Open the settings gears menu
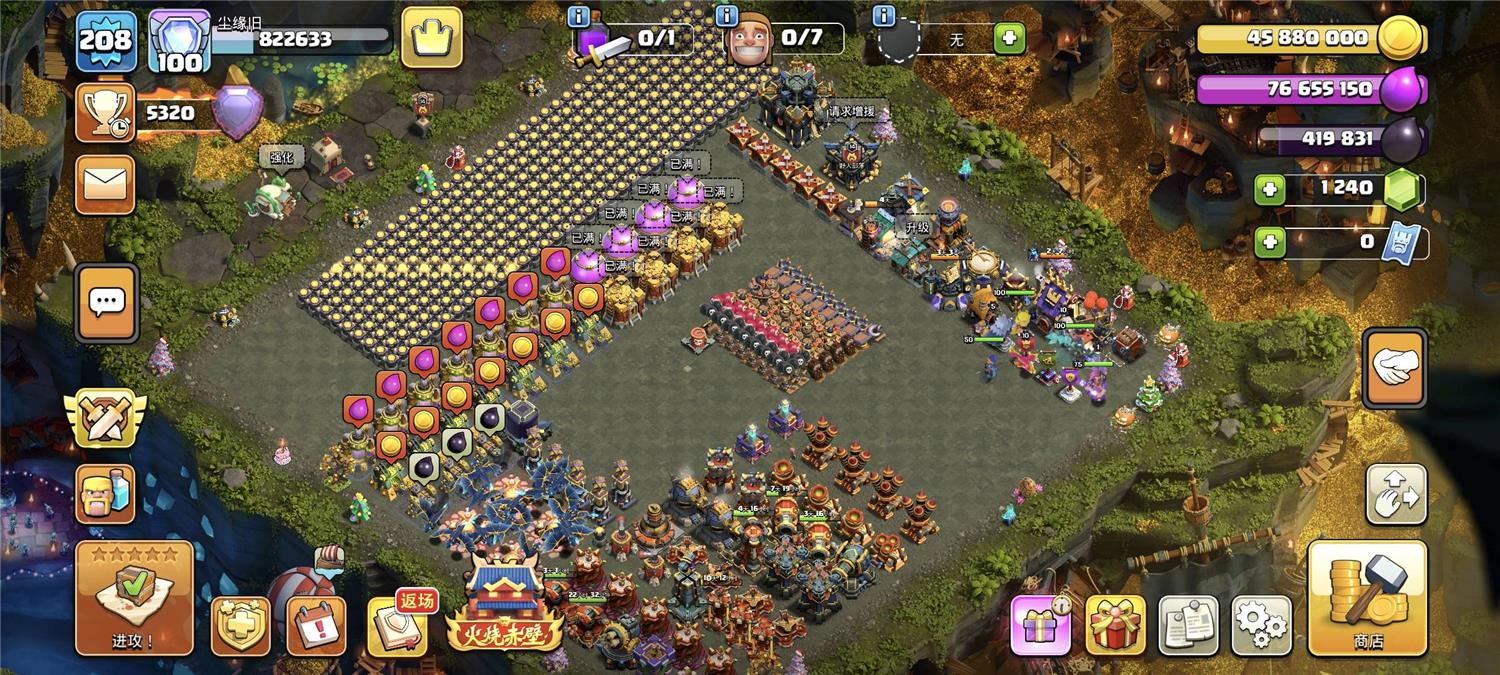This screenshot has width=1500, height=675. tap(1261, 625)
